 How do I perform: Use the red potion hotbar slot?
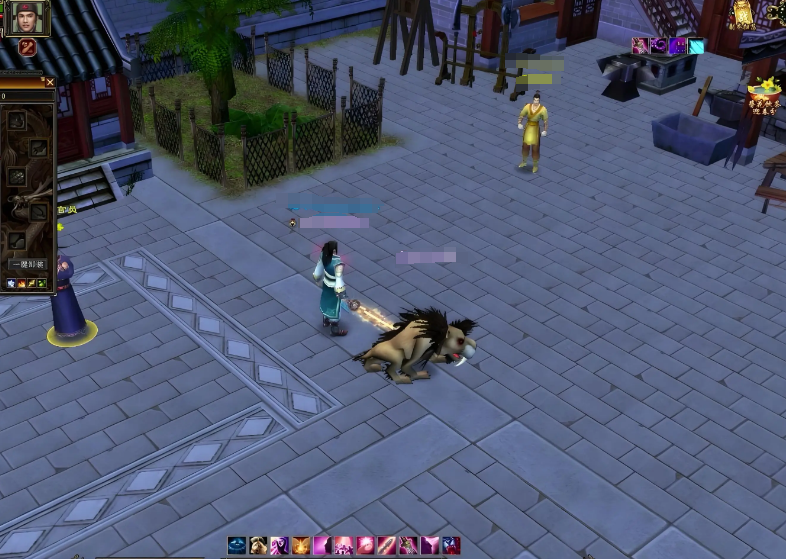point(451,545)
